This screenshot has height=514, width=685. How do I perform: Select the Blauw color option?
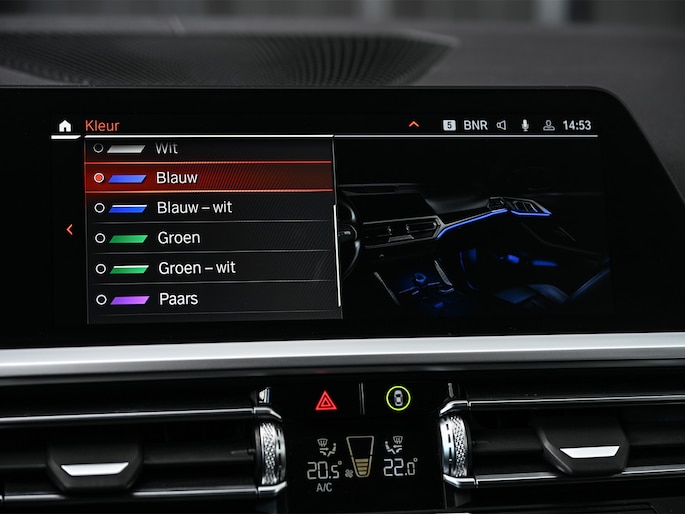click(x=208, y=178)
